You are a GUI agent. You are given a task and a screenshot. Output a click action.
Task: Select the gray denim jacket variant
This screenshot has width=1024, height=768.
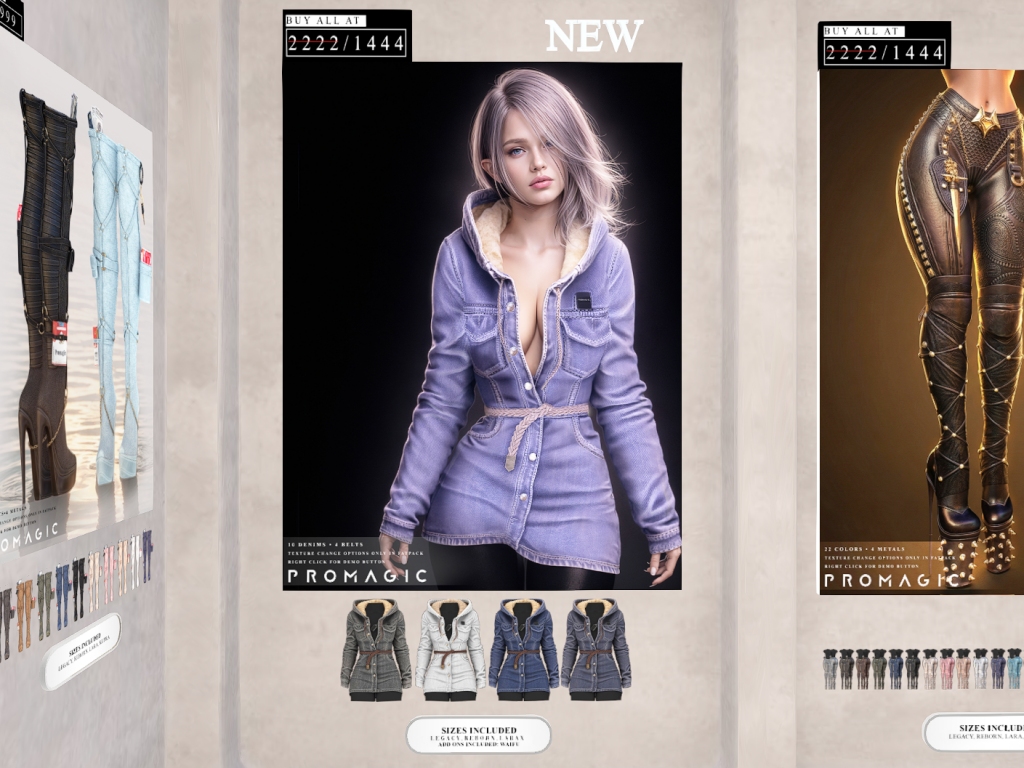(x=376, y=647)
